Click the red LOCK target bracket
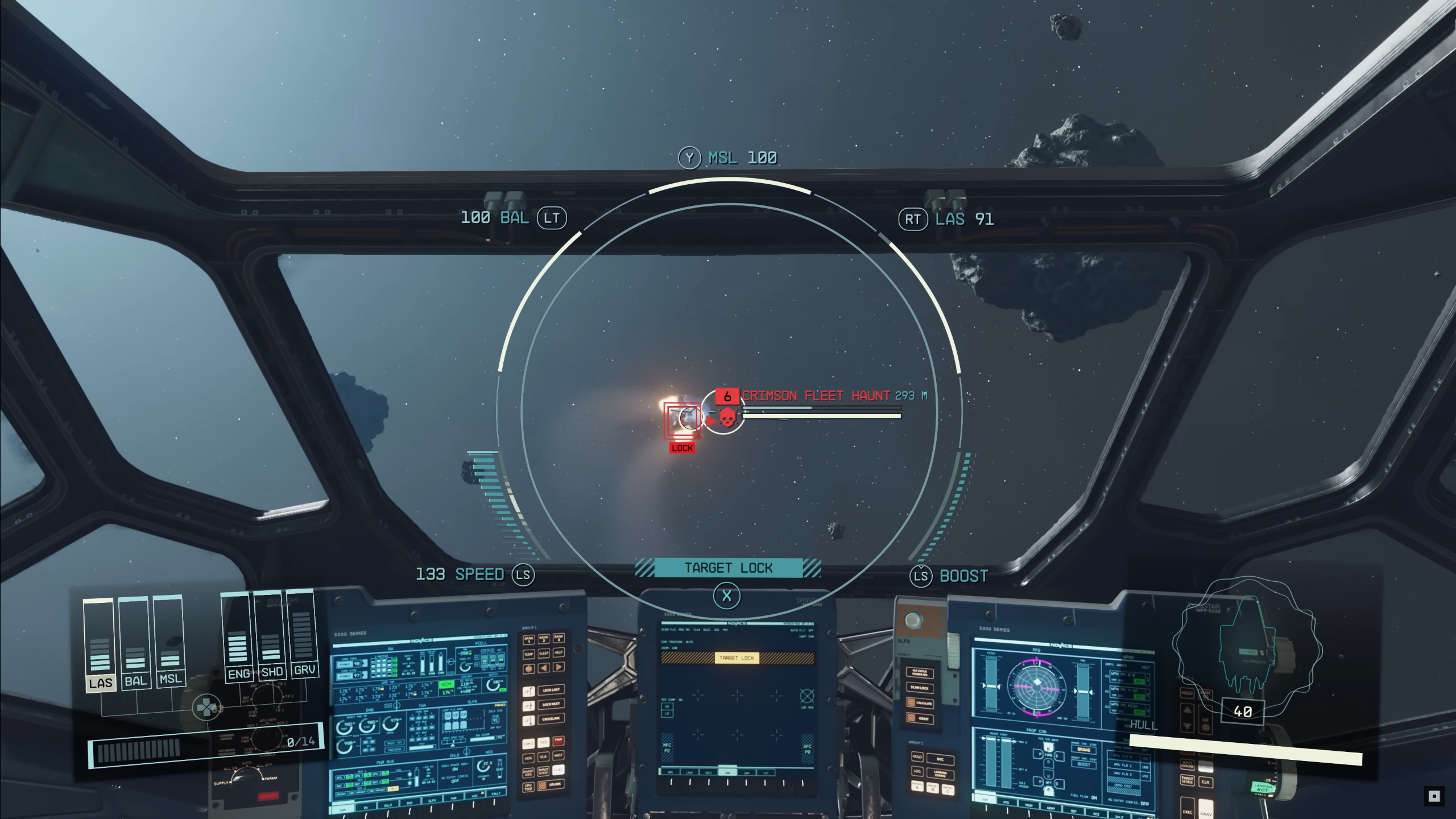1456x819 pixels. pos(682,421)
